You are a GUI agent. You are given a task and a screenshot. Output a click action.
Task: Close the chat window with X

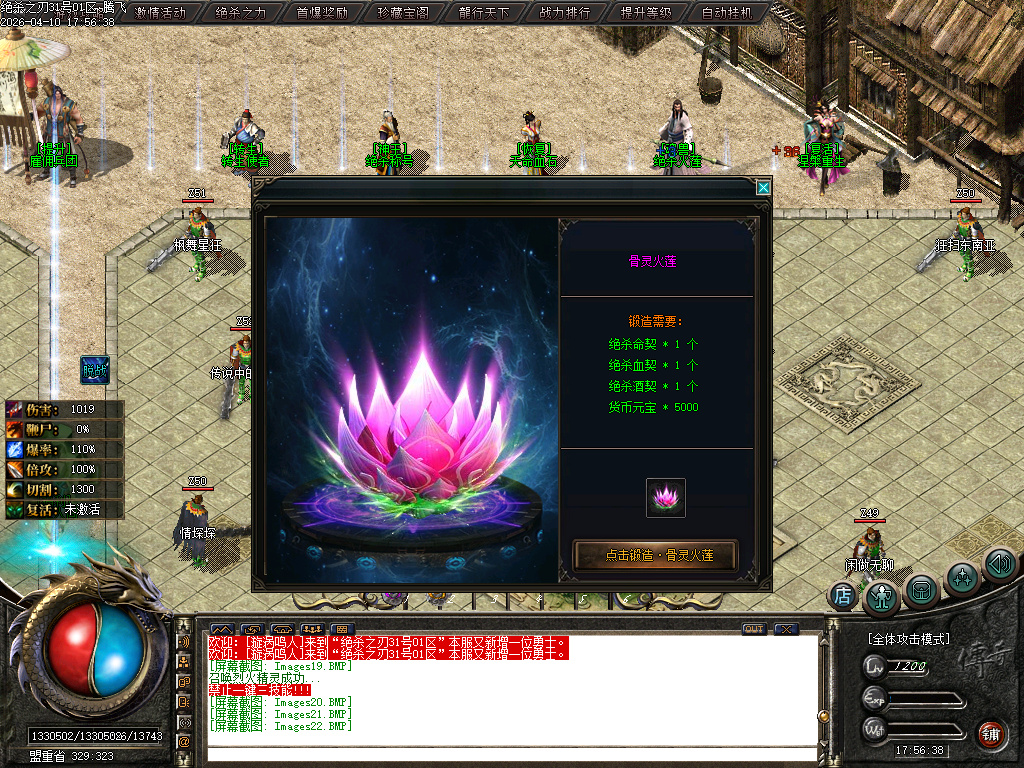786,629
